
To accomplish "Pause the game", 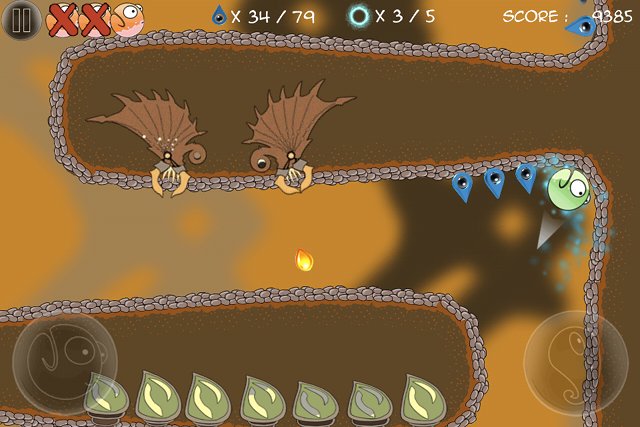I will pos(20,19).
